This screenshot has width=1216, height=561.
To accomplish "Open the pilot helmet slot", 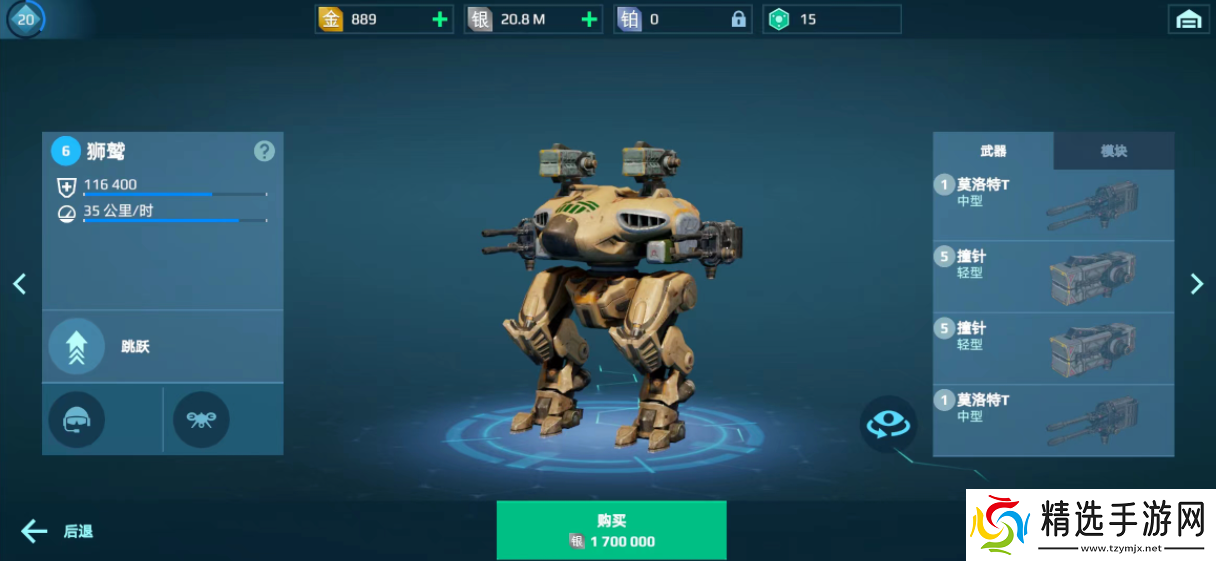I will coord(77,419).
